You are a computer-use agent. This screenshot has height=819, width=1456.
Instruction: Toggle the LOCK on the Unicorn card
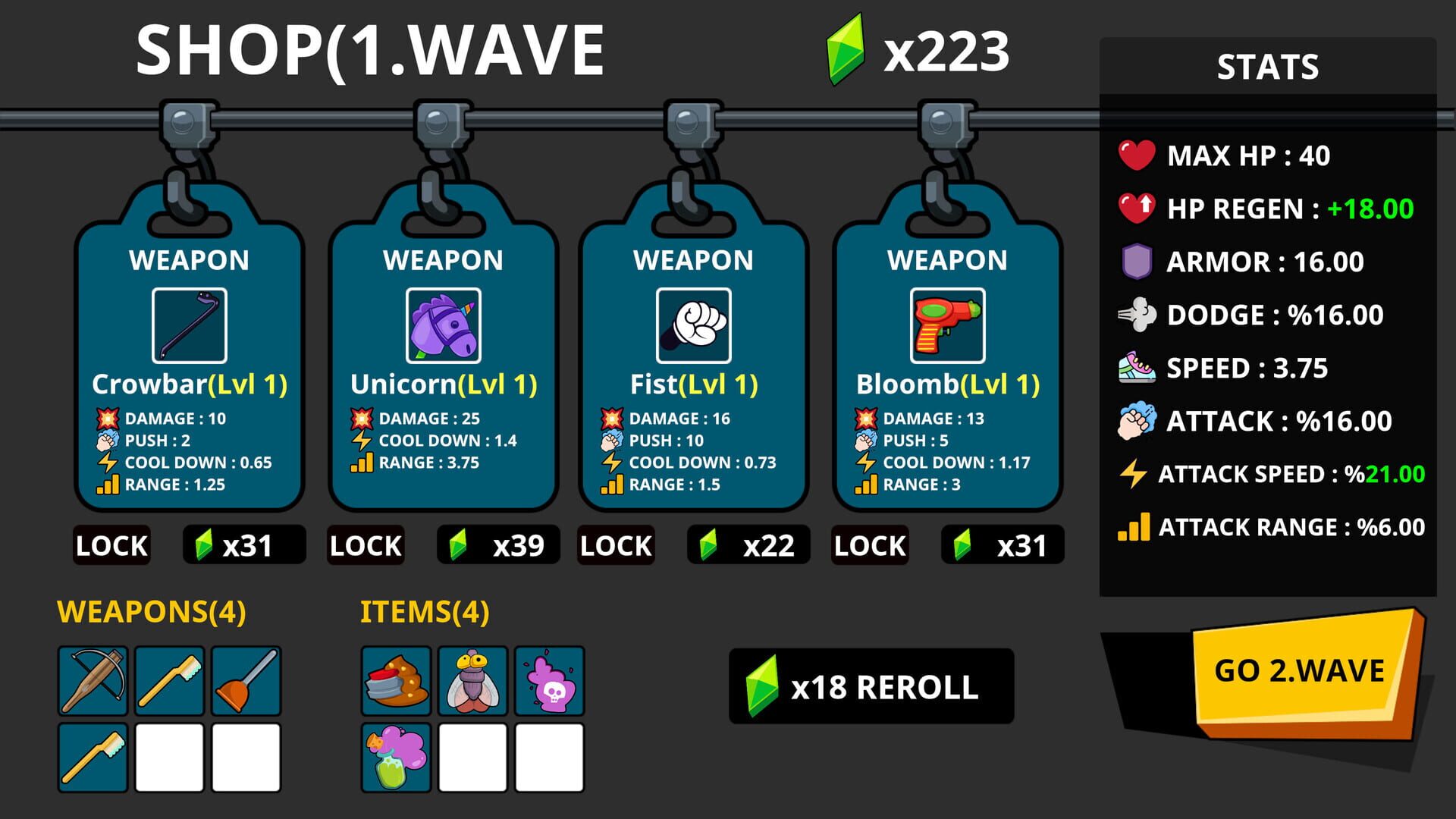[366, 544]
